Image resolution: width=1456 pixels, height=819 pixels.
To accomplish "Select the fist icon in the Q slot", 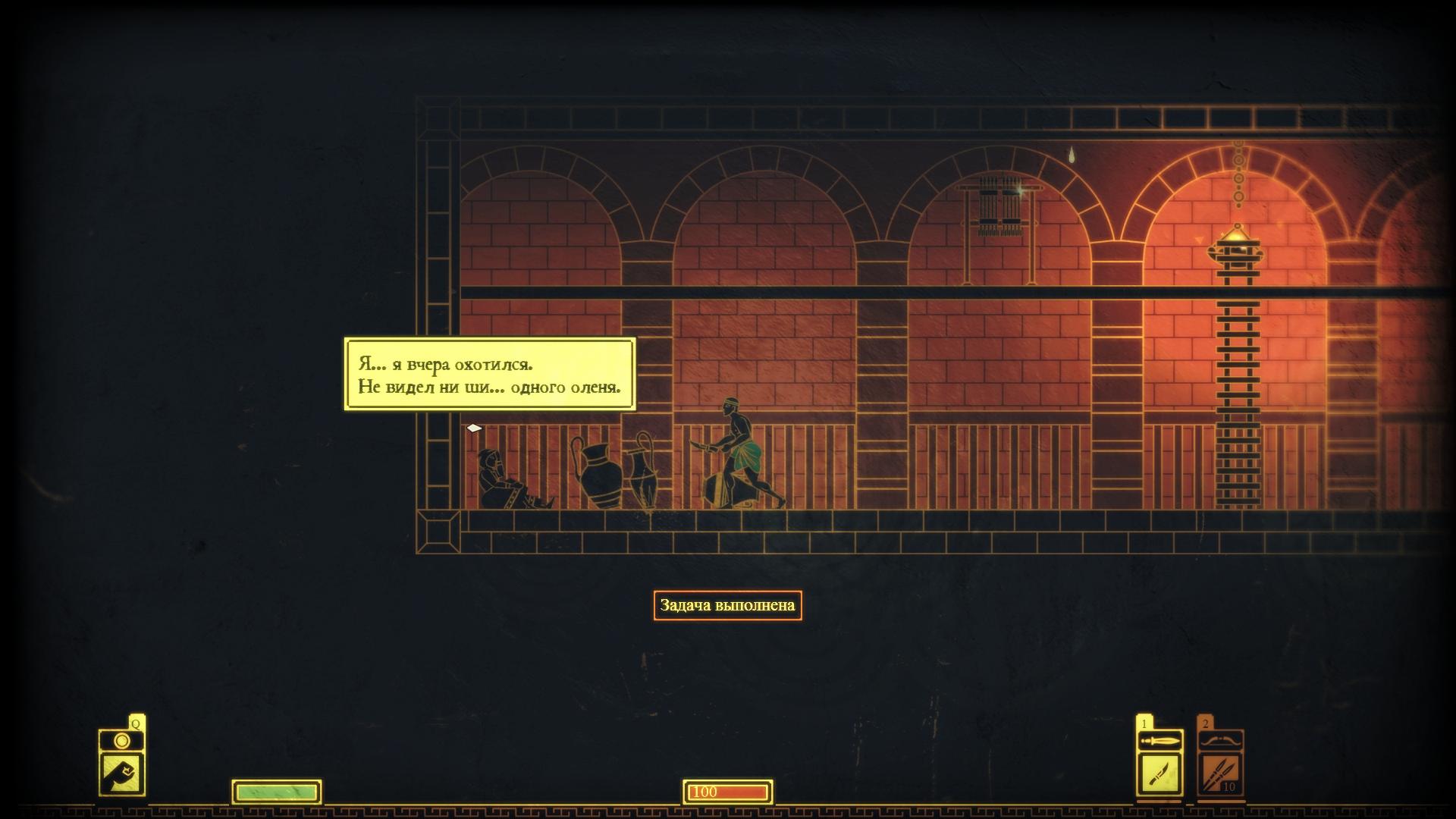I will (121, 773).
